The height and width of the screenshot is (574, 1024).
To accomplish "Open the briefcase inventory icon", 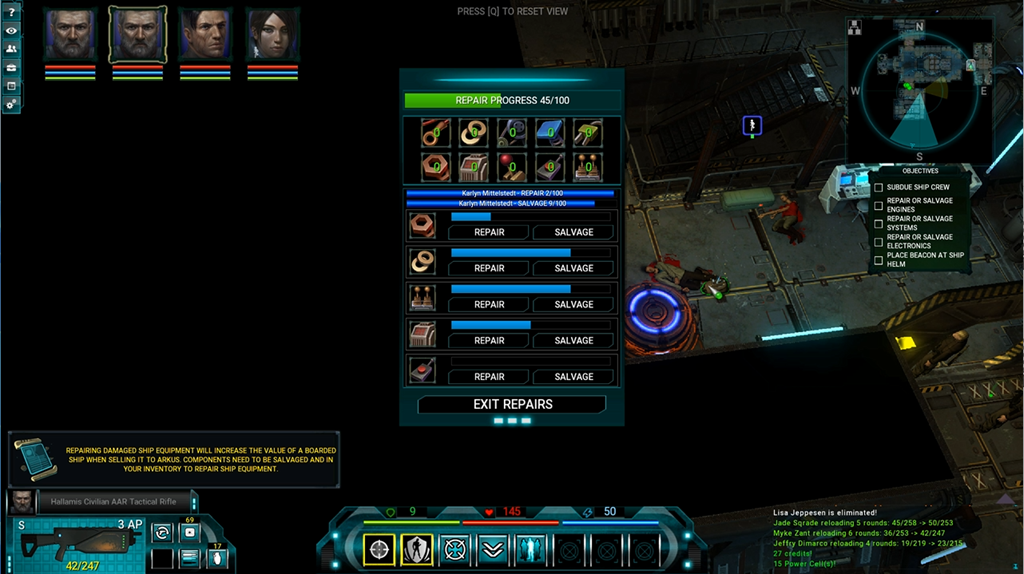I will coord(11,67).
